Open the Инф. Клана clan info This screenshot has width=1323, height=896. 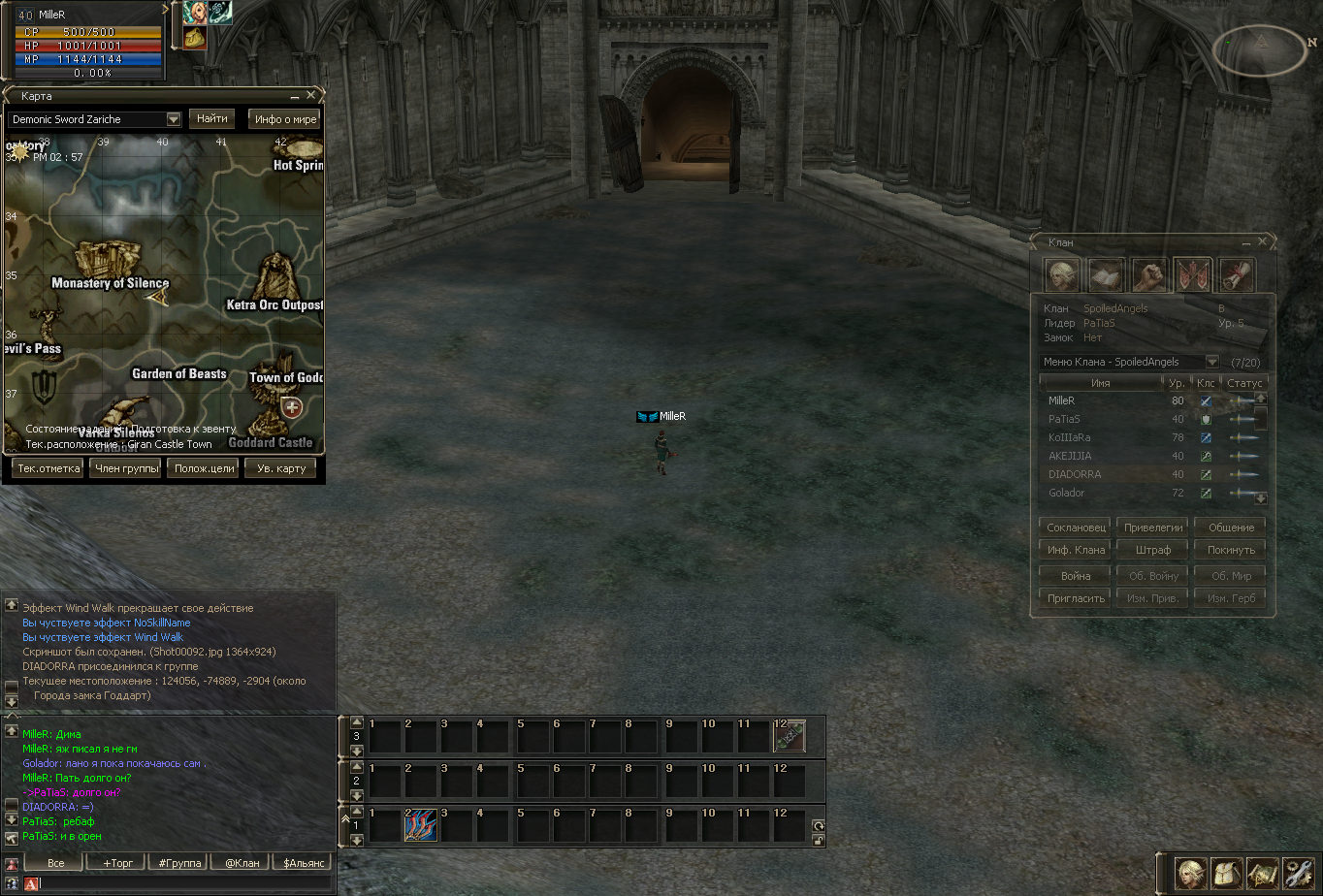[1076, 550]
